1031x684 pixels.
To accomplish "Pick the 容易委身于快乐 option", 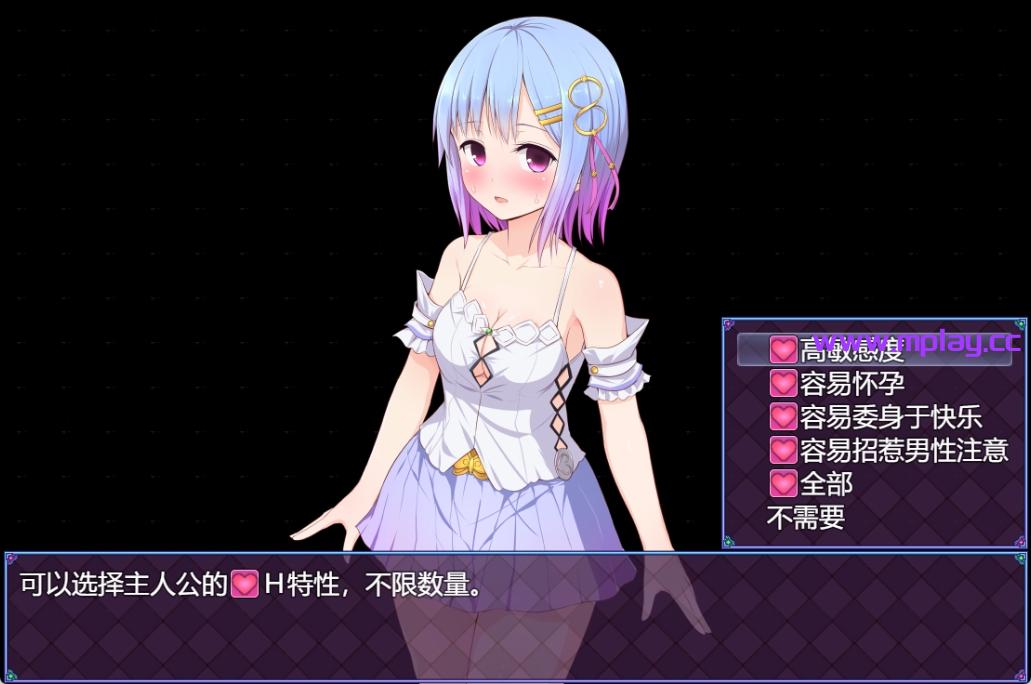I will click(875, 417).
